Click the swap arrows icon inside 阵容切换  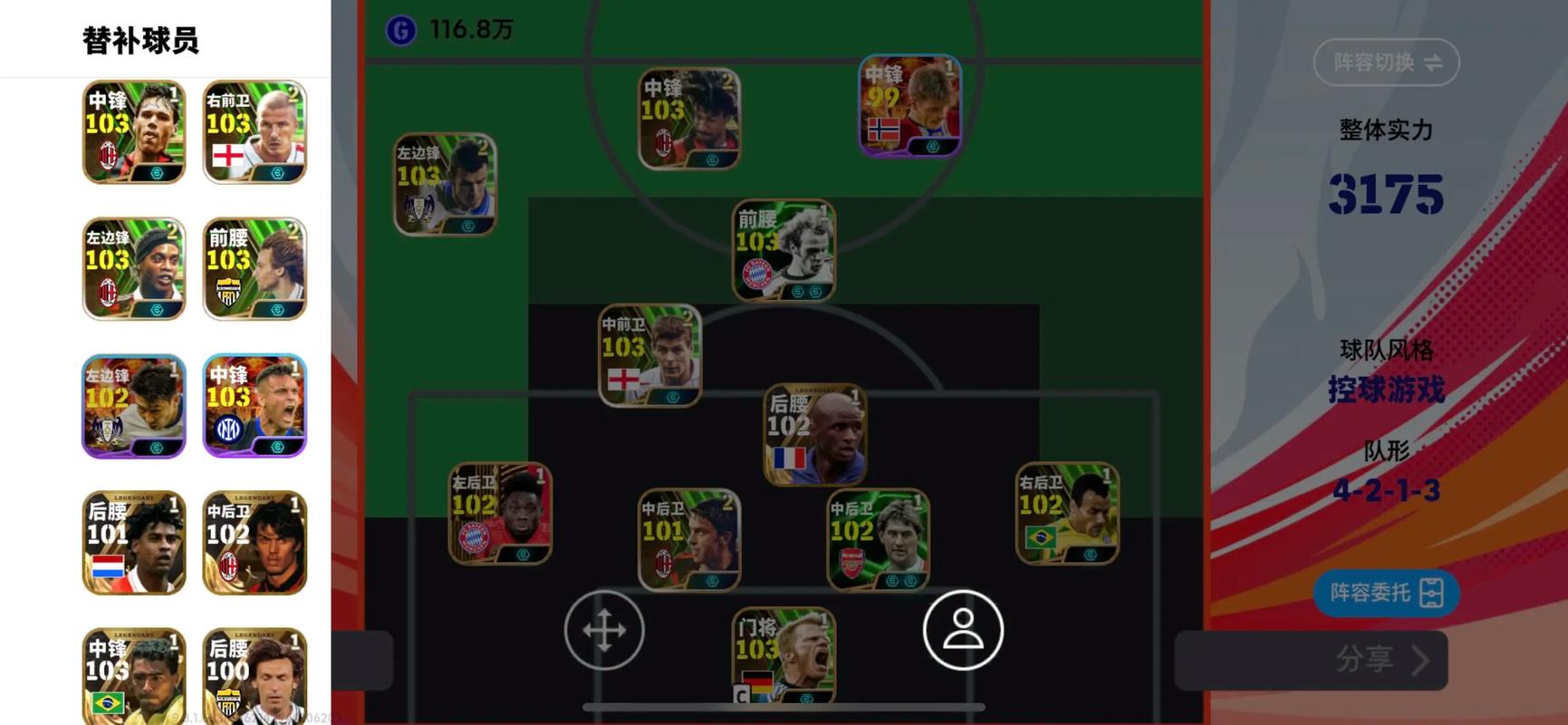click(x=1436, y=62)
